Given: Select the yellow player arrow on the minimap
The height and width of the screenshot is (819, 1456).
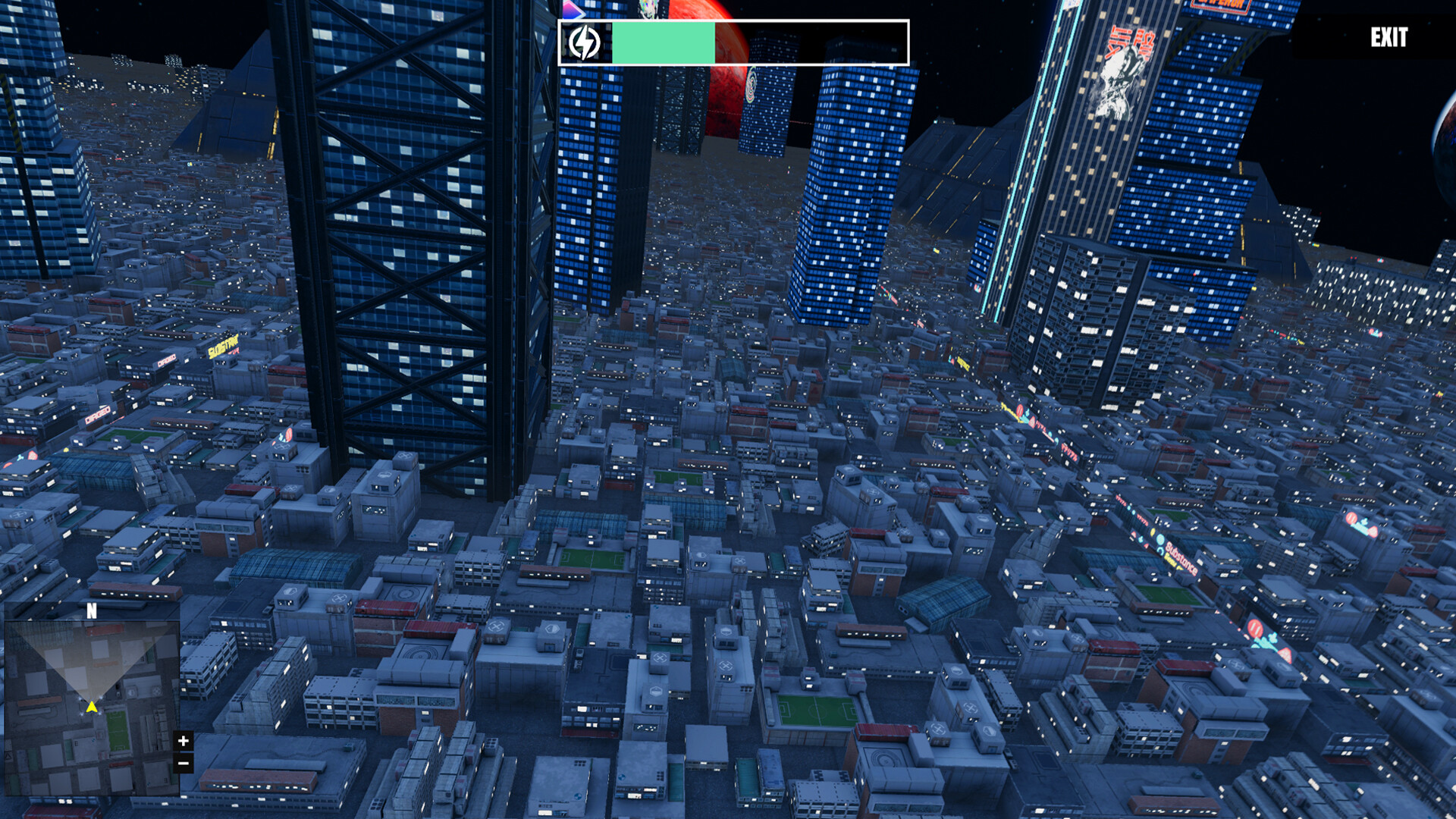Looking at the screenshot, I should tap(92, 706).
